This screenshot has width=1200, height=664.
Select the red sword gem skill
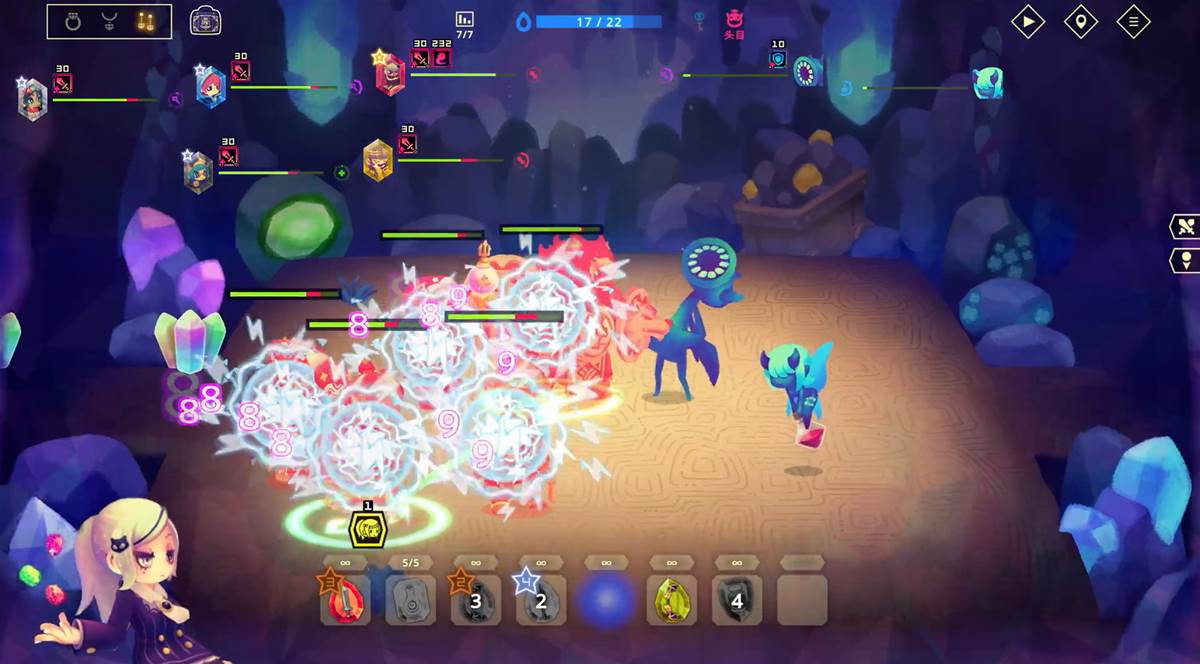point(345,600)
